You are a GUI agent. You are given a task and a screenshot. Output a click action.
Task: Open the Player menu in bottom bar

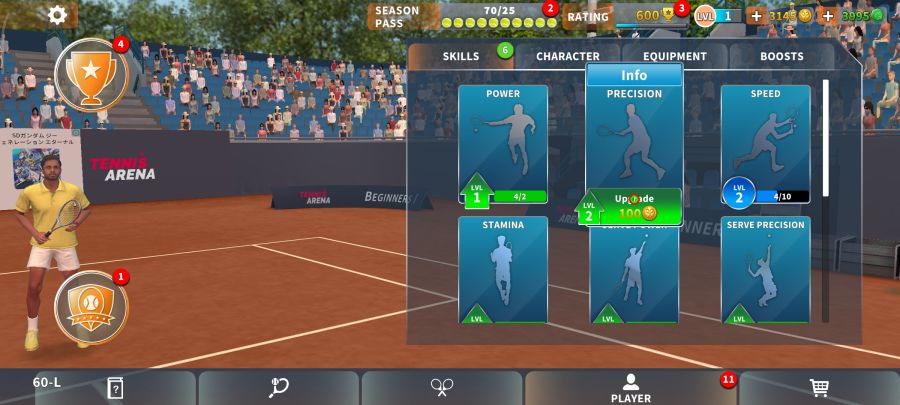point(631,388)
